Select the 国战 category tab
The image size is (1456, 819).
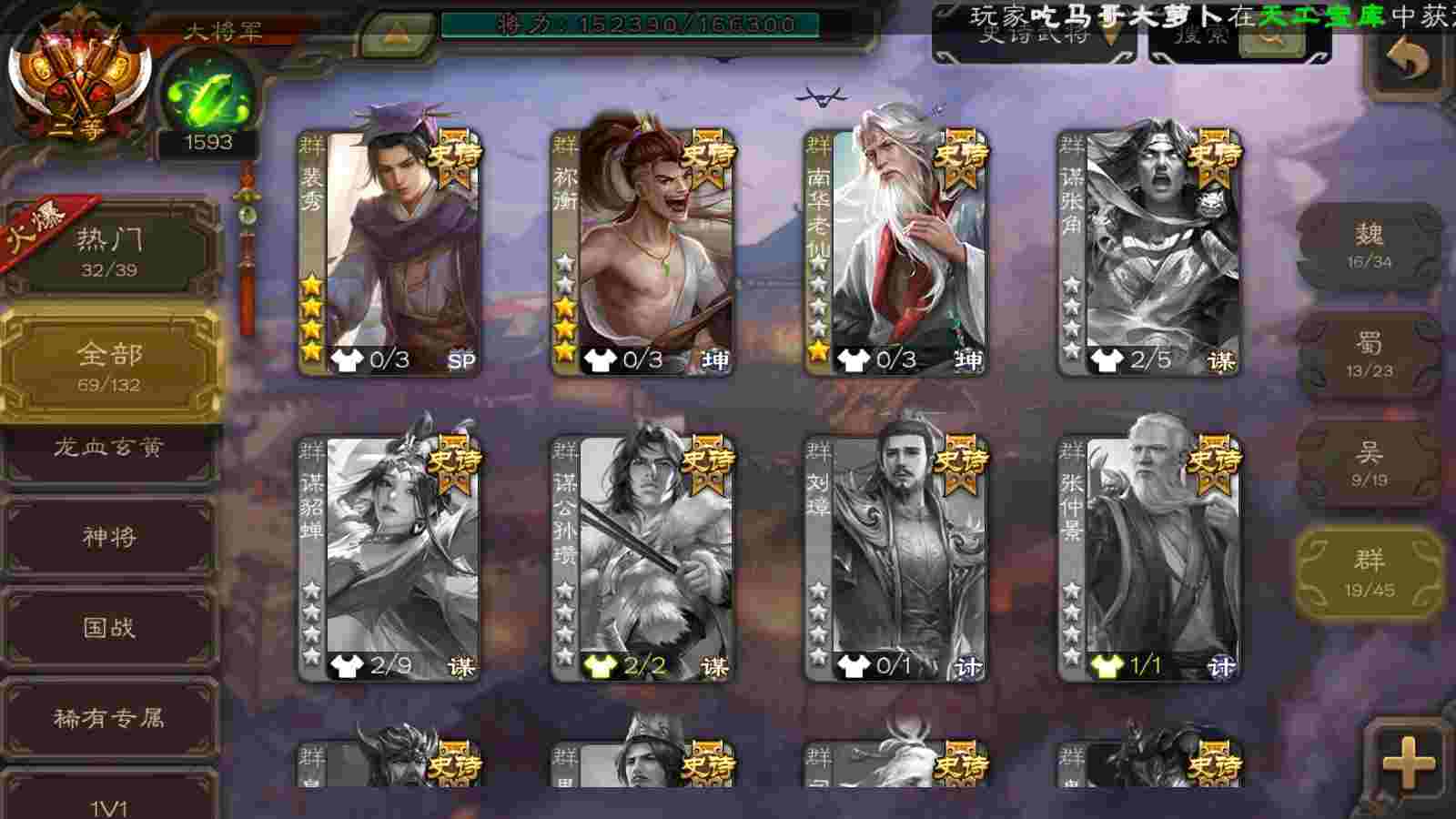pos(109,628)
